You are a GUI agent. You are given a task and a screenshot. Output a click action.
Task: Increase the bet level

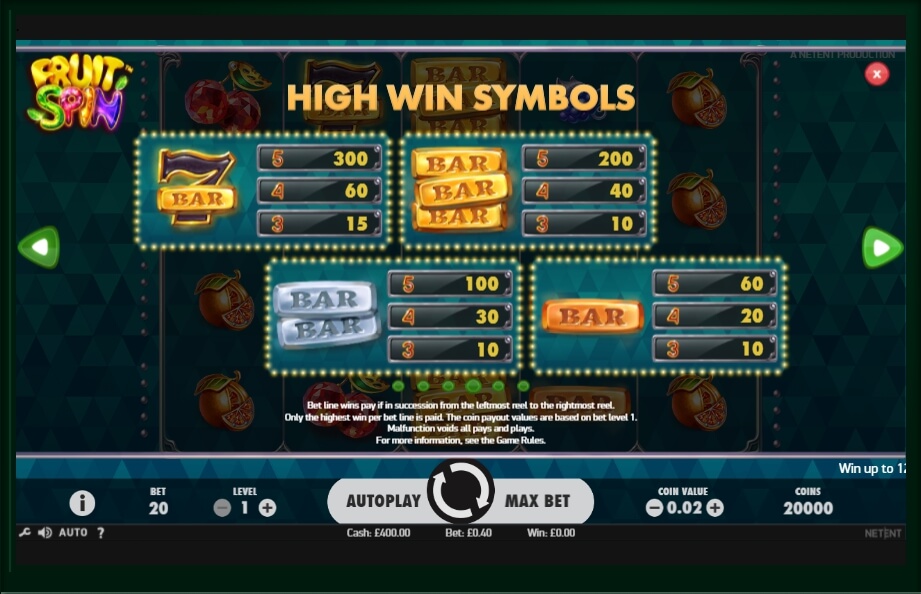267,507
